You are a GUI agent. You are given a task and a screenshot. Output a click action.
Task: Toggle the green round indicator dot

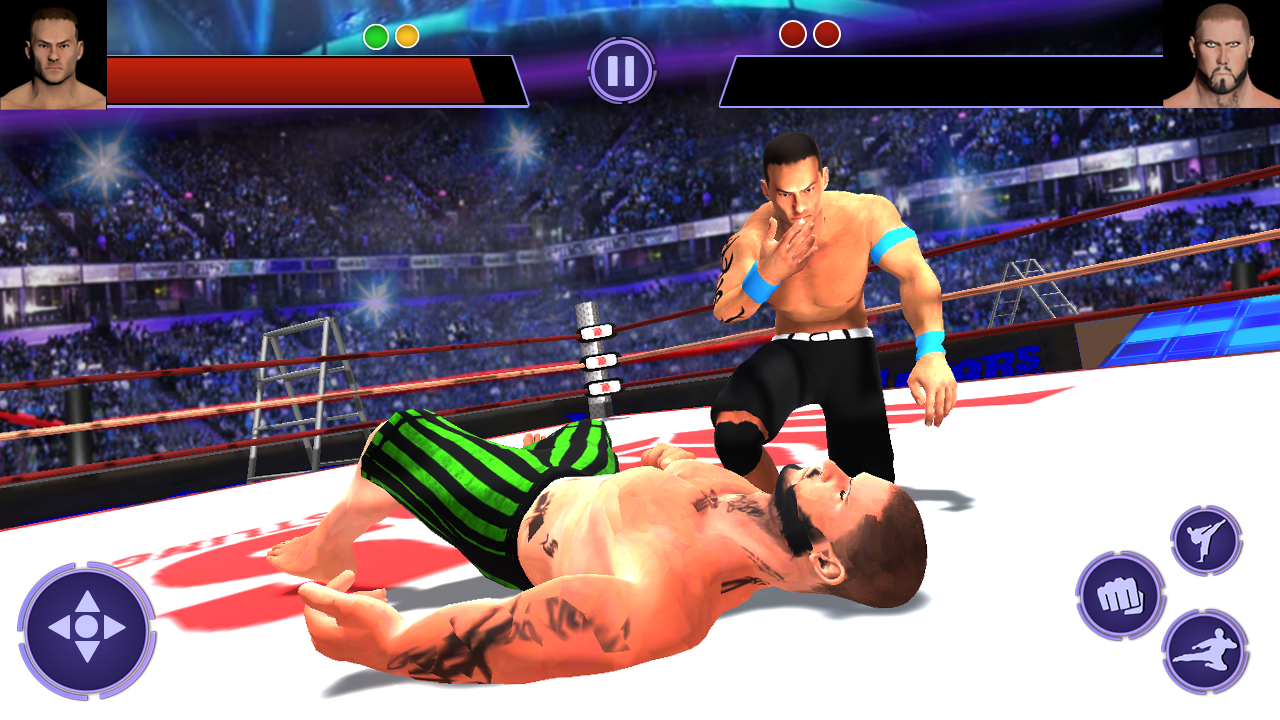[x=377, y=36]
